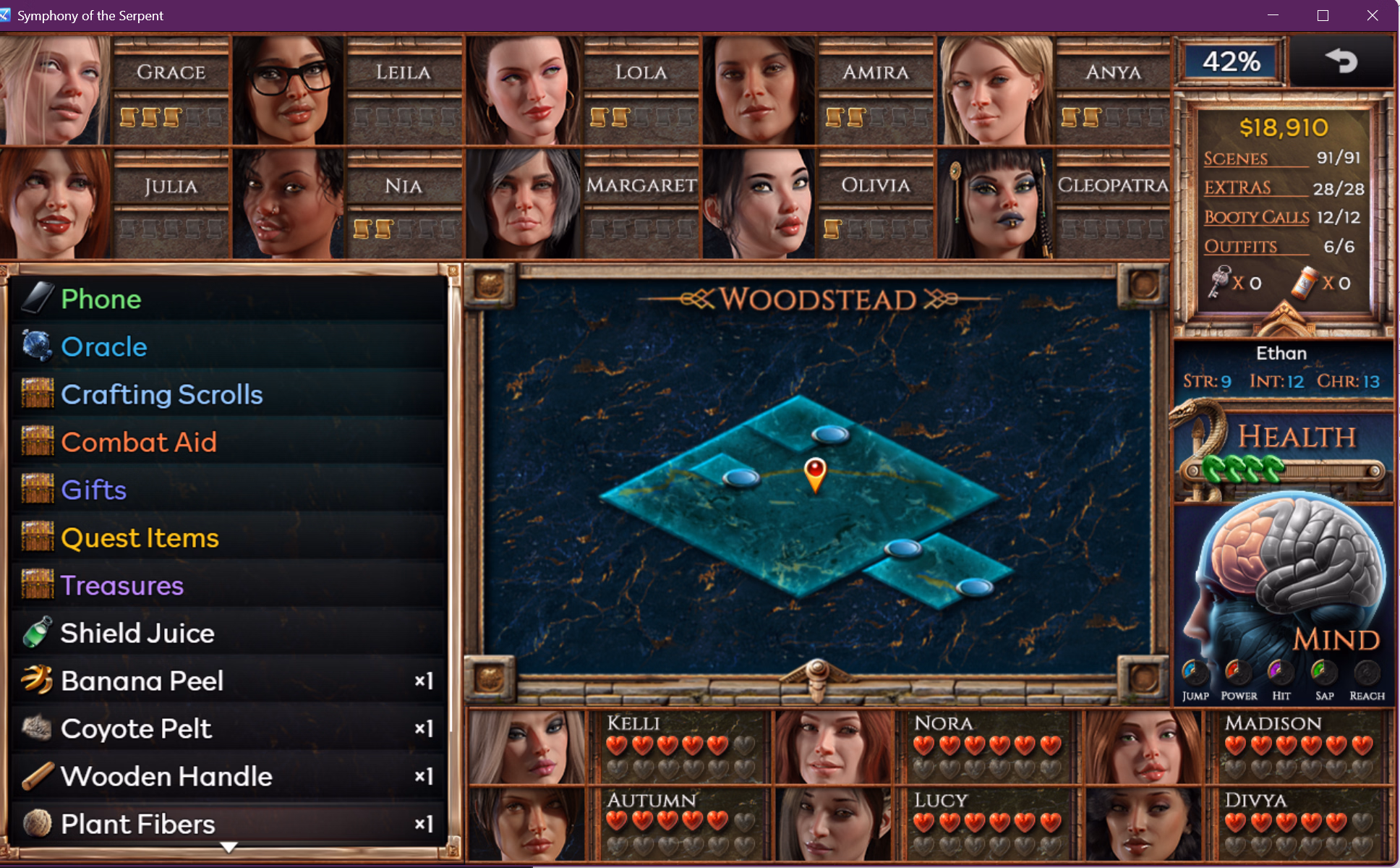The height and width of the screenshot is (868, 1400).
Task: Open the Phone menu entry
Action: tap(101, 299)
